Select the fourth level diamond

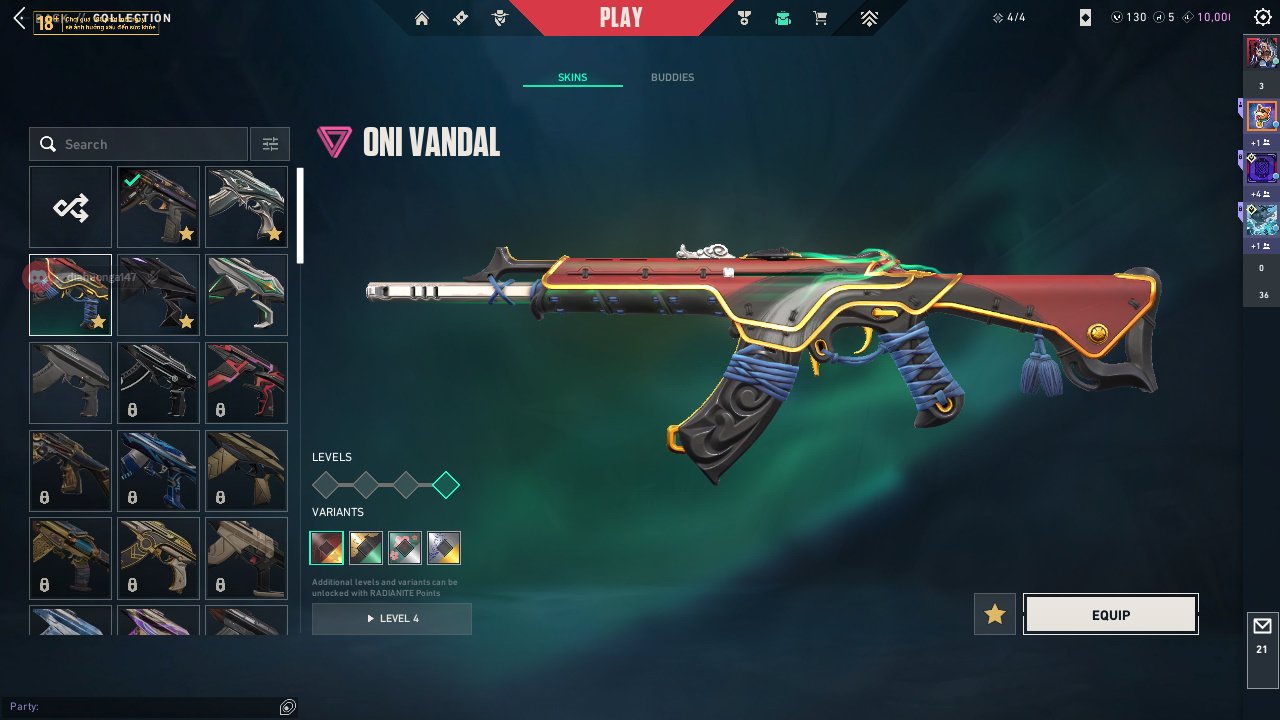point(446,486)
